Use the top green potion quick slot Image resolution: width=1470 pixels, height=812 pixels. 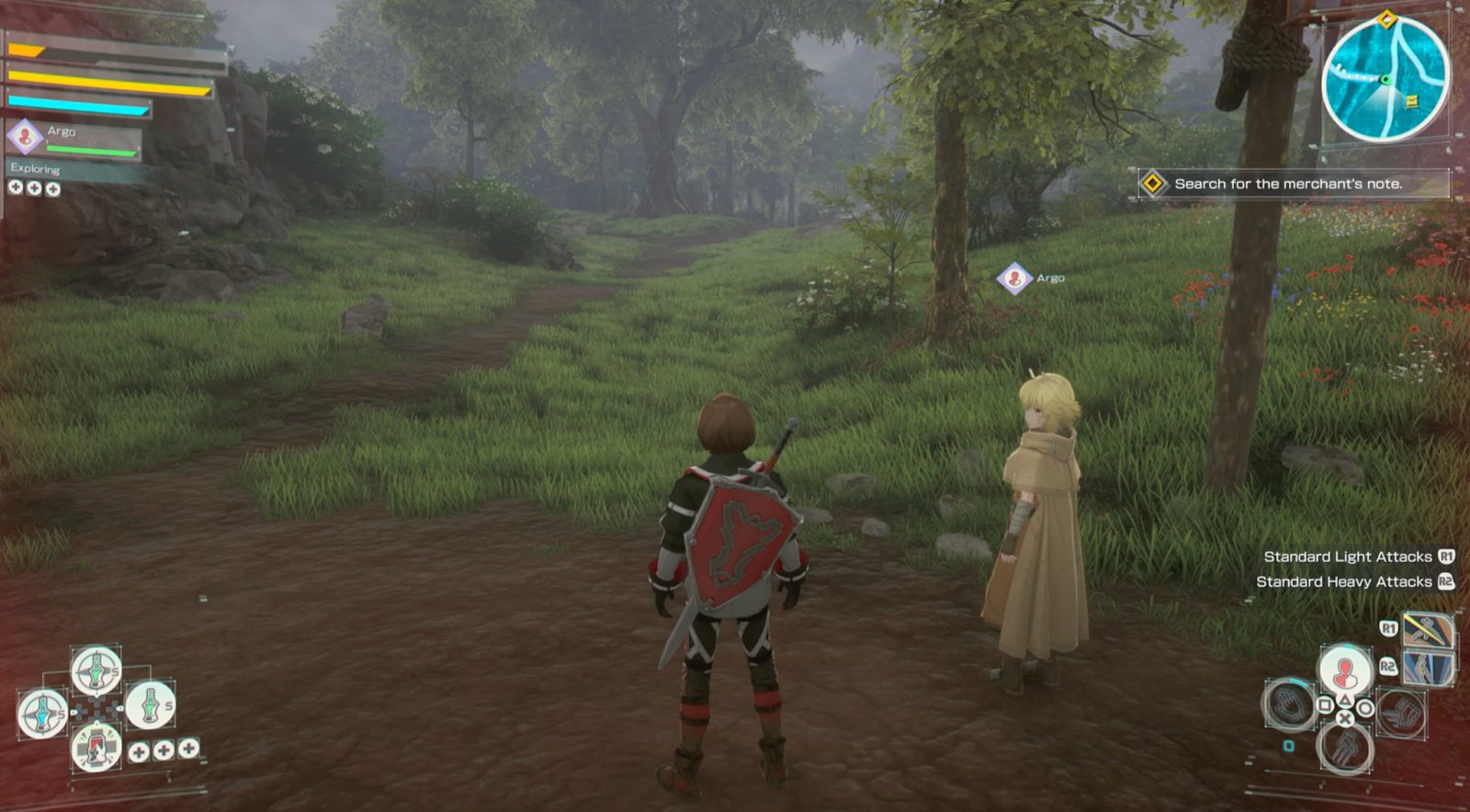[96, 671]
